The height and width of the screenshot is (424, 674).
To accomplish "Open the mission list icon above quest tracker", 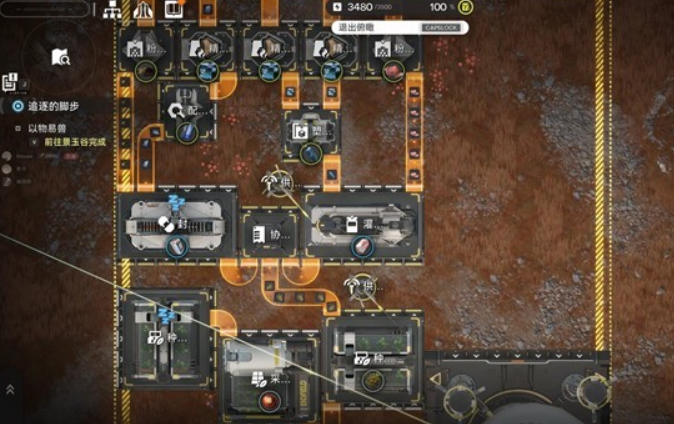I will pos(10,82).
